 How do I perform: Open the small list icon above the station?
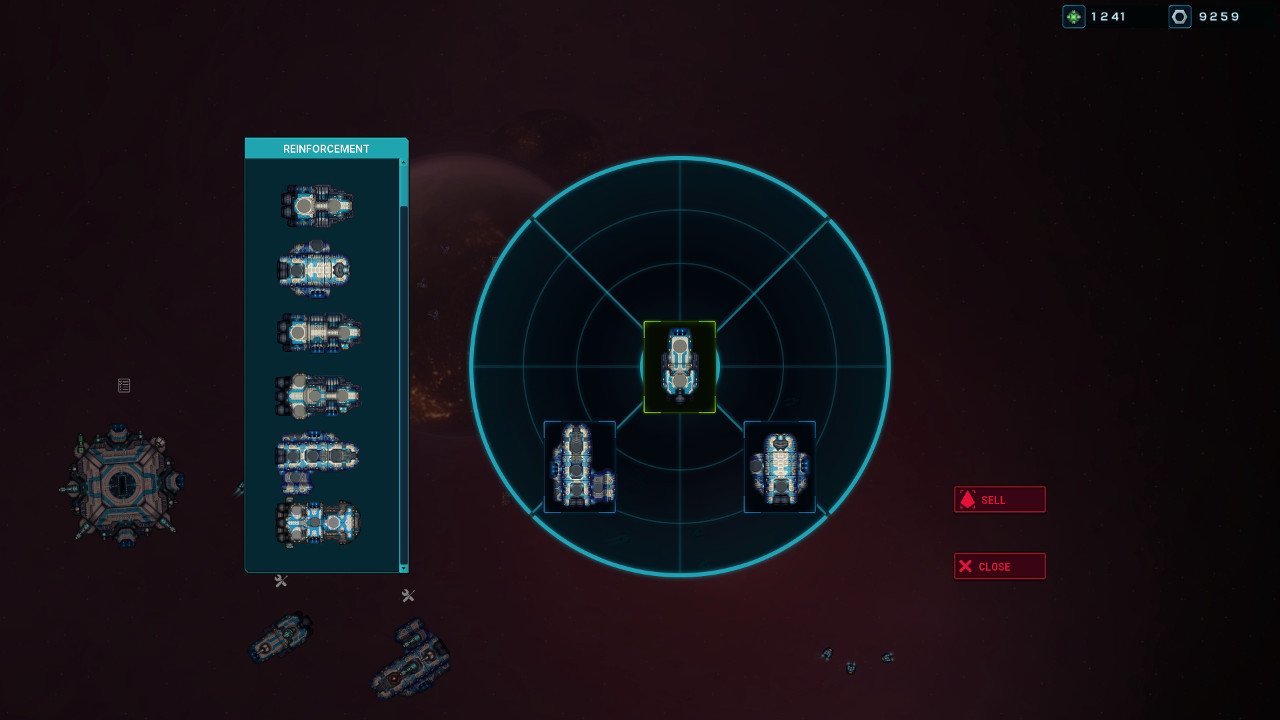coord(124,385)
